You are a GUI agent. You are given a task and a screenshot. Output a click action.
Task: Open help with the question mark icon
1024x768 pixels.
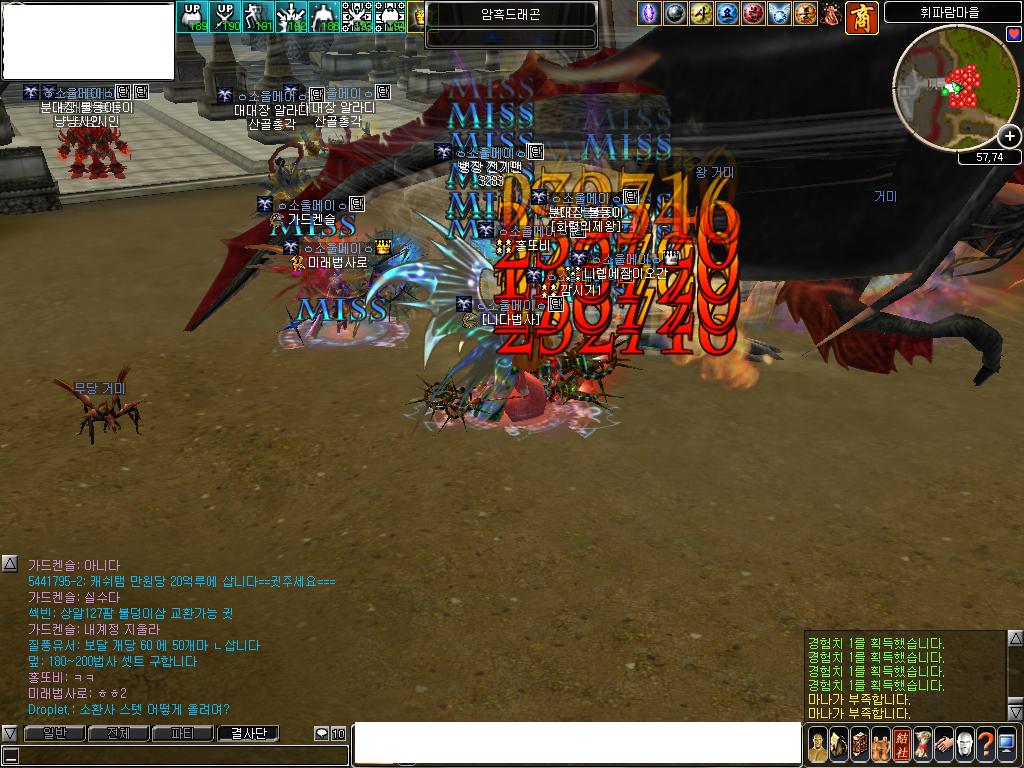coord(985,744)
